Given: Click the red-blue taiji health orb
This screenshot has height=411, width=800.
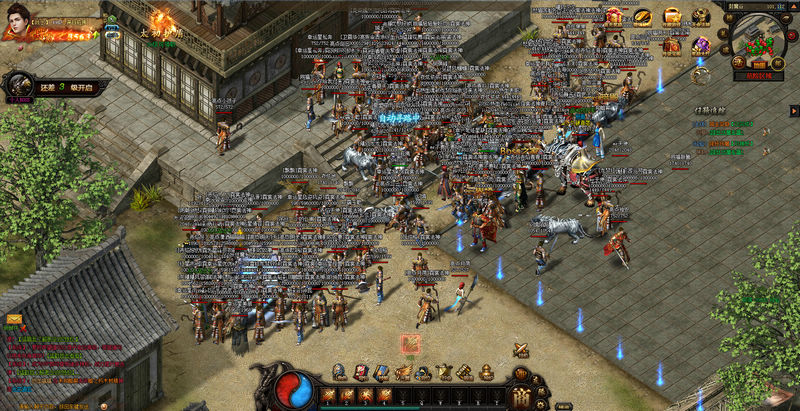Looking at the screenshot, I should pyautogui.click(x=296, y=387).
